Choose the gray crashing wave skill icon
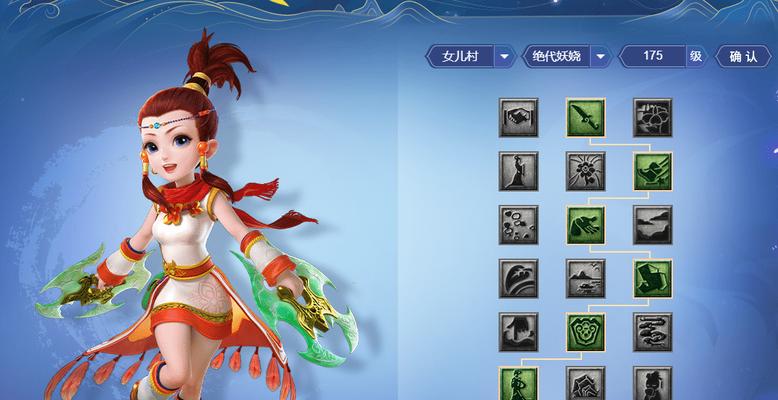Screen dimensions: 778x400 coord(519,279)
